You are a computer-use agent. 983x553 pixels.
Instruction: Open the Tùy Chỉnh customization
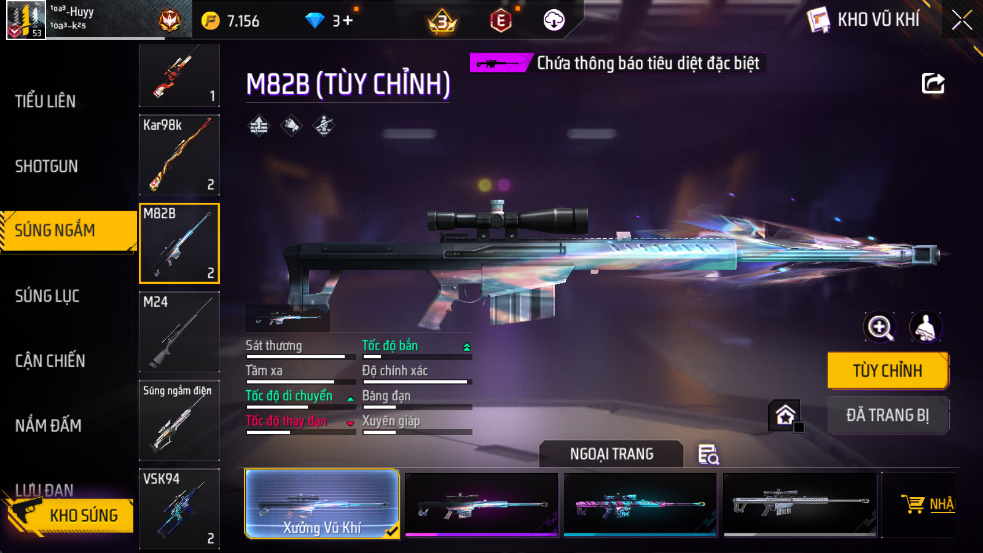[x=887, y=371]
